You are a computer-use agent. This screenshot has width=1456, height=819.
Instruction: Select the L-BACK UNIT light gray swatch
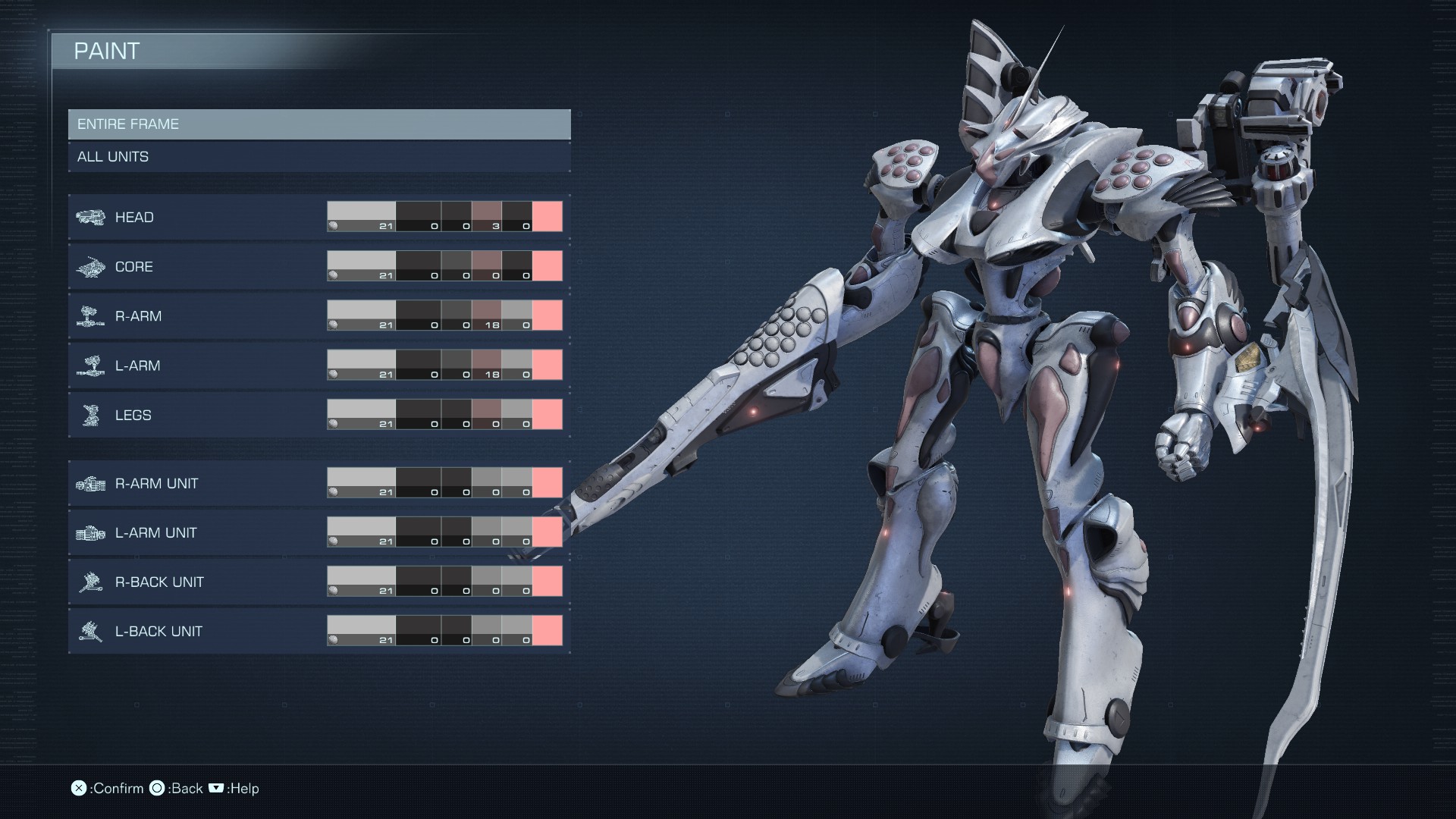(x=361, y=626)
